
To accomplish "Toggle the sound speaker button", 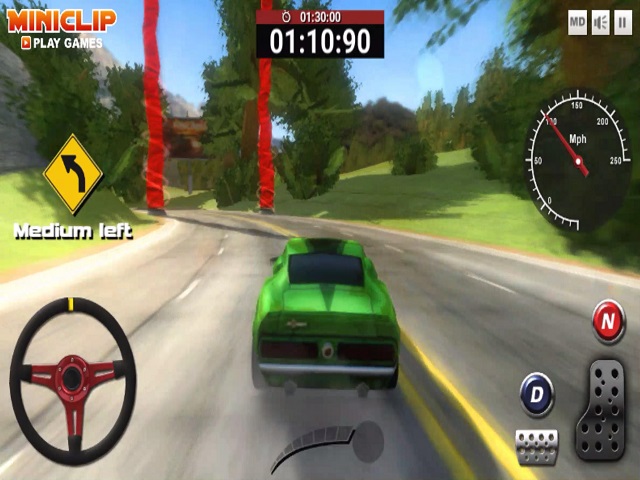I will point(600,22).
